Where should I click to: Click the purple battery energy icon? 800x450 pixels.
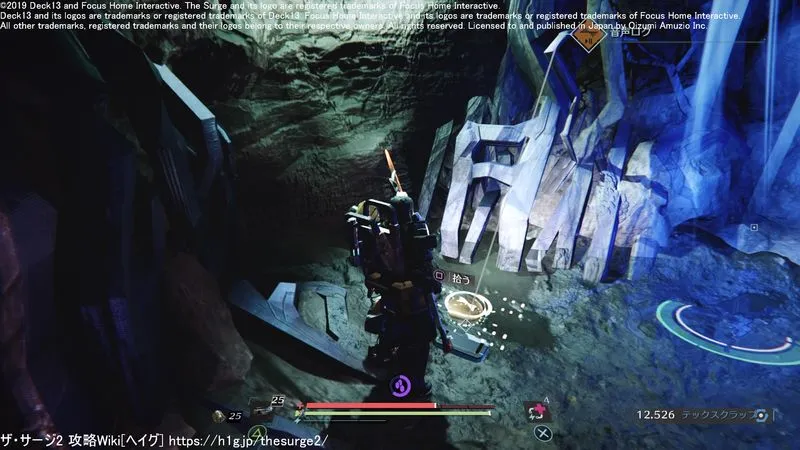click(x=401, y=384)
